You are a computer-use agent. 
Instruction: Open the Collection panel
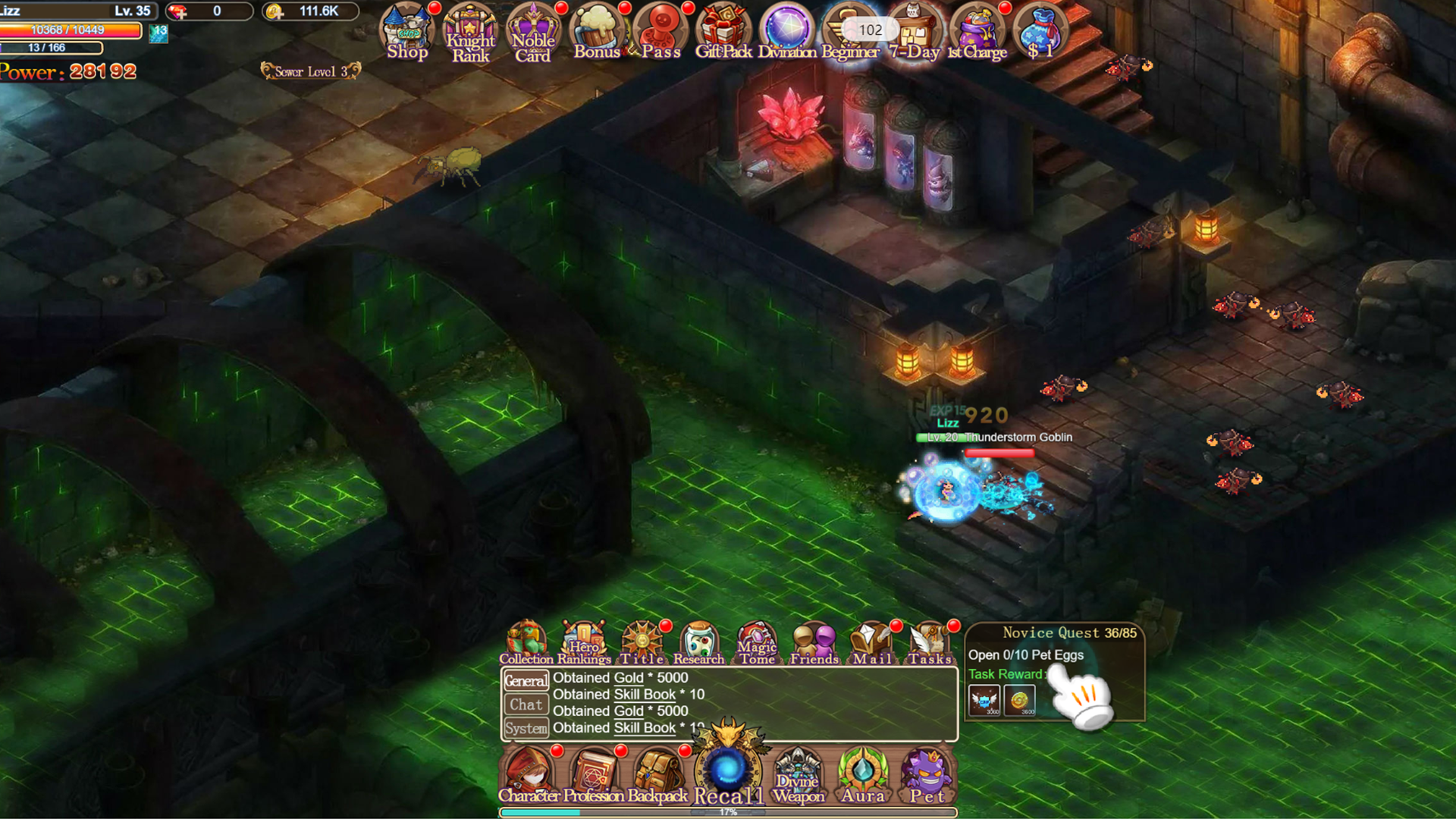[x=526, y=639]
